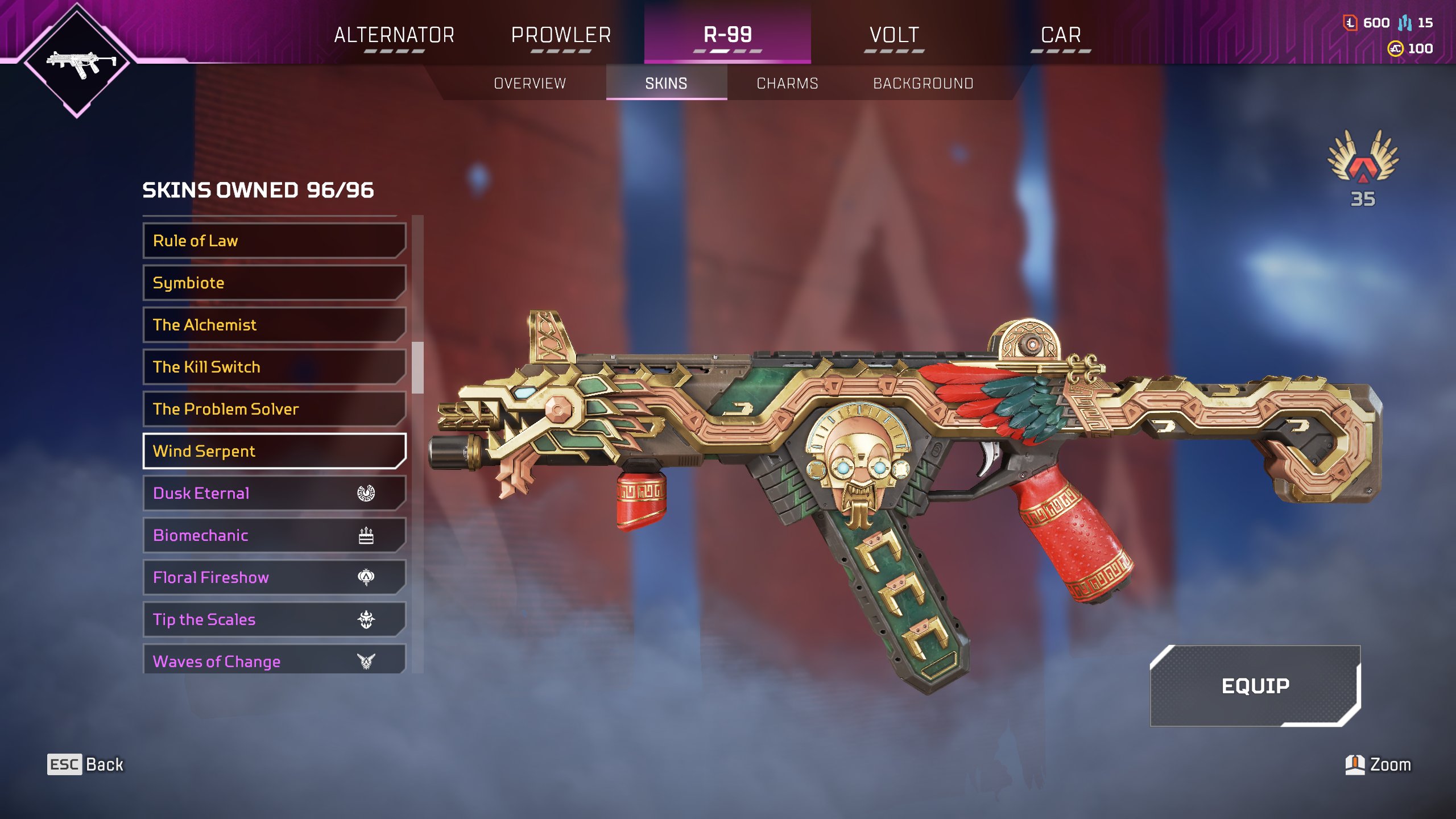This screenshot has height=819, width=1456.
Task: Click the skin list scrollbar handle
Action: [x=418, y=367]
